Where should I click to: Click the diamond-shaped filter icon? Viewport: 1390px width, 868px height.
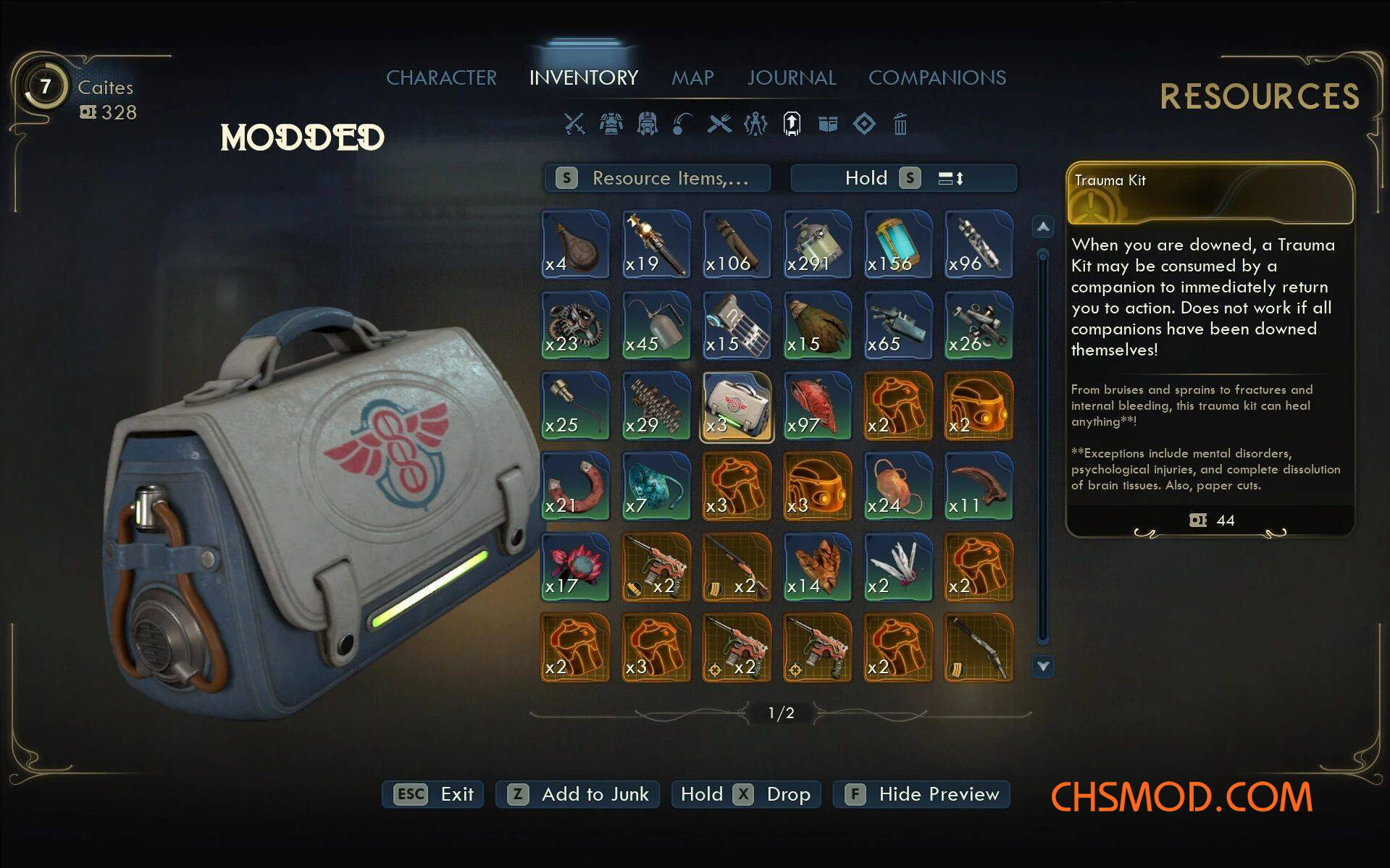click(864, 124)
